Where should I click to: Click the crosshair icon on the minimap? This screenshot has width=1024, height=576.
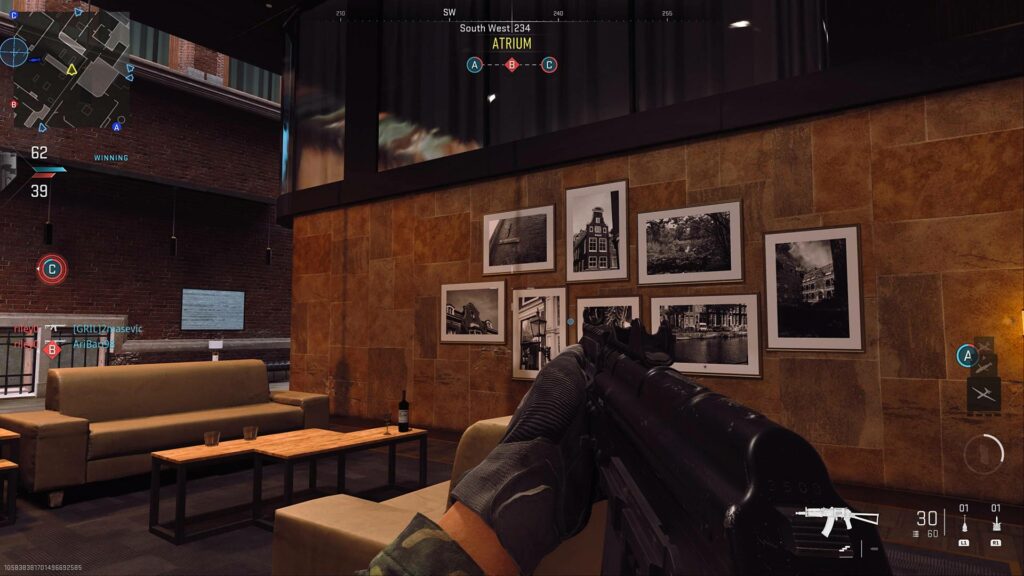(x=13, y=51)
